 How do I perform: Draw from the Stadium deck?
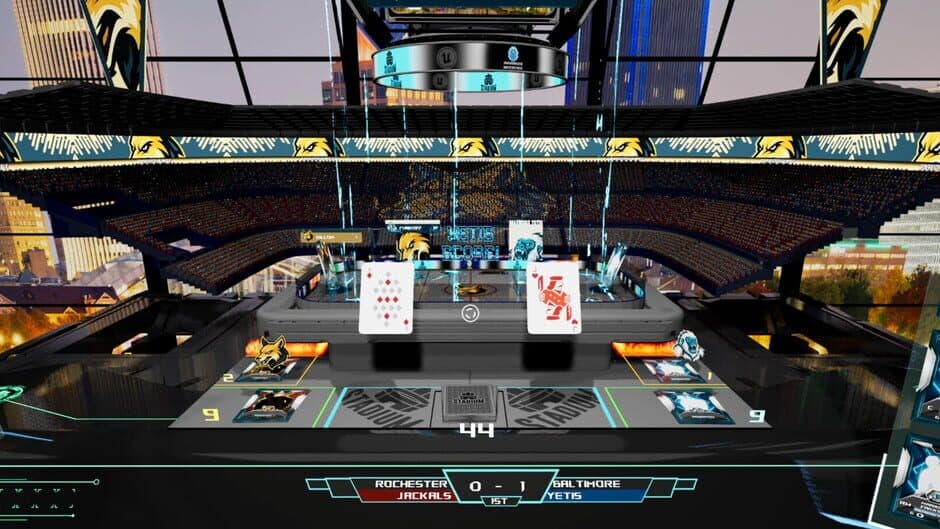[x=469, y=405]
